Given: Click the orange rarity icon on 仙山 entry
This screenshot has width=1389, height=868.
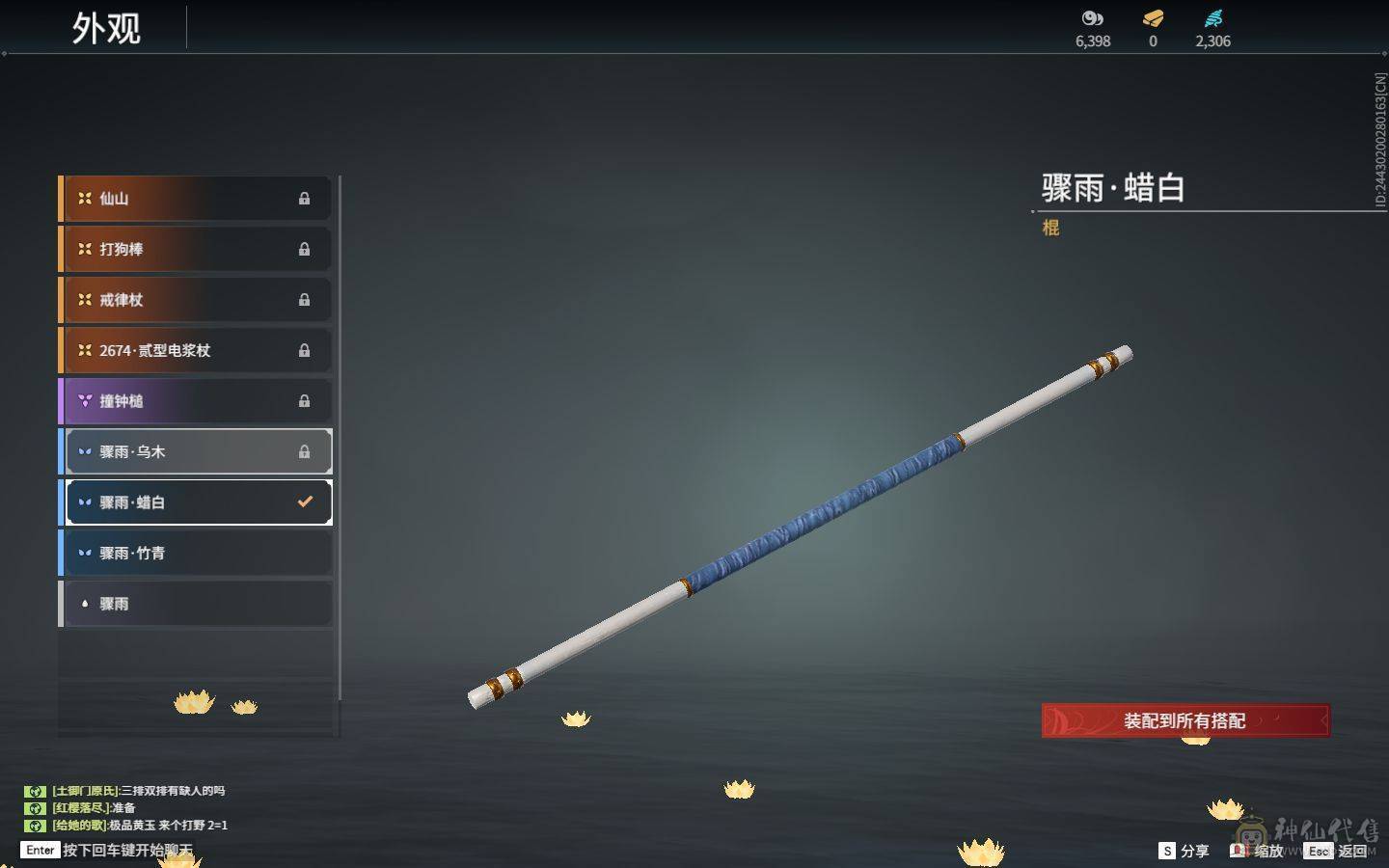Looking at the screenshot, I should coord(83,198).
